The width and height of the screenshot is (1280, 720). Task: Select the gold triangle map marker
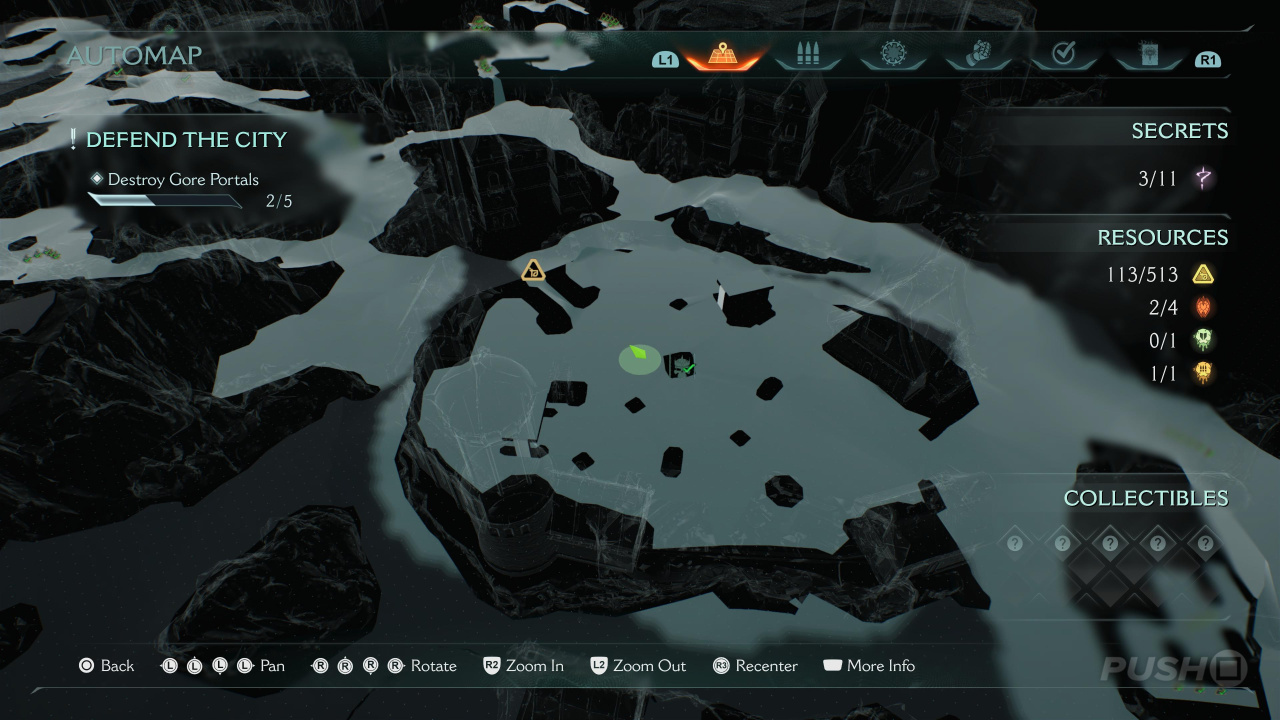coord(533,269)
